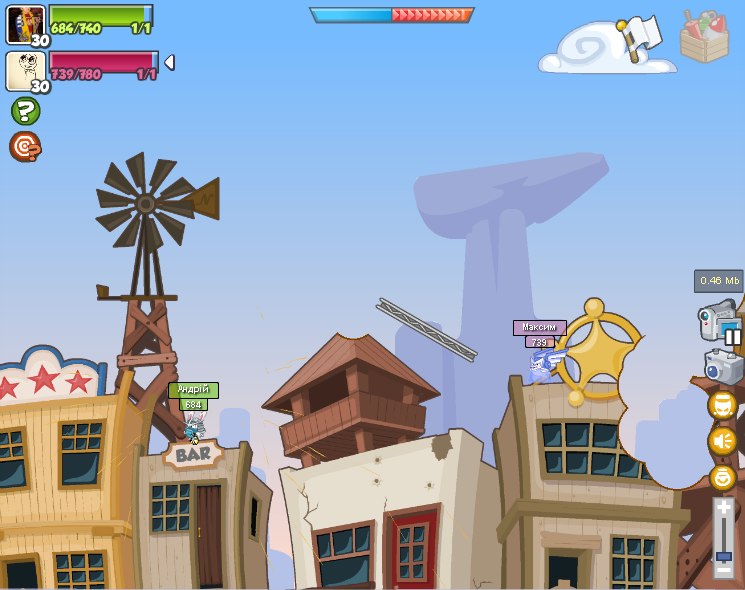Open the green question mark help
The width and height of the screenshot is (745, 590).
pyautogui.click(x=25, y=111)
